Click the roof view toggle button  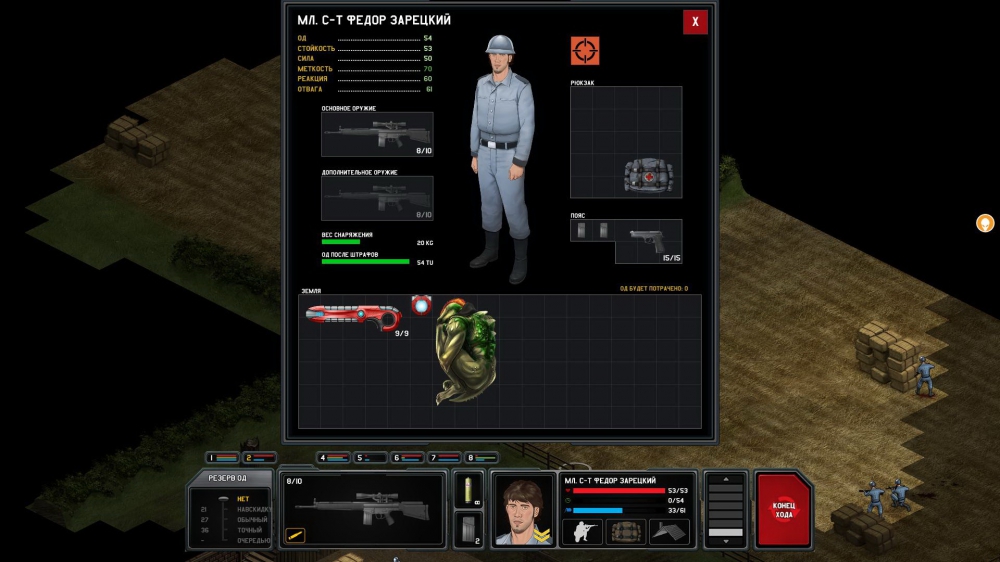pos(669,531)
